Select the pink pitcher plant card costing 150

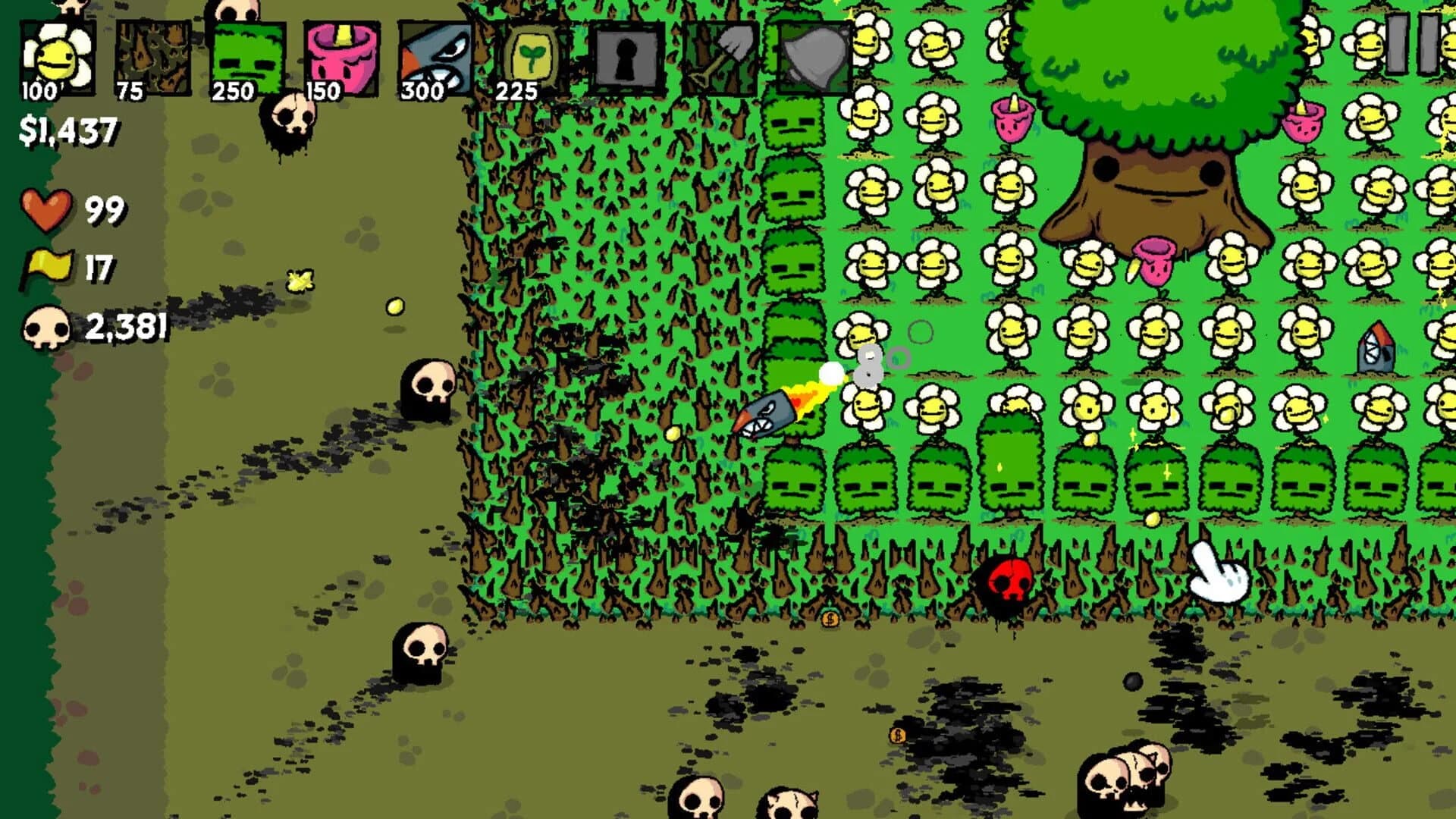click(343, 53)
